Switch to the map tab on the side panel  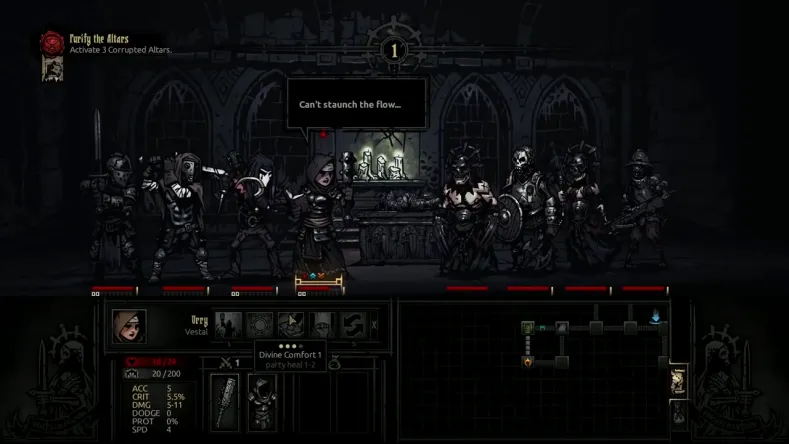coord(678,380)
